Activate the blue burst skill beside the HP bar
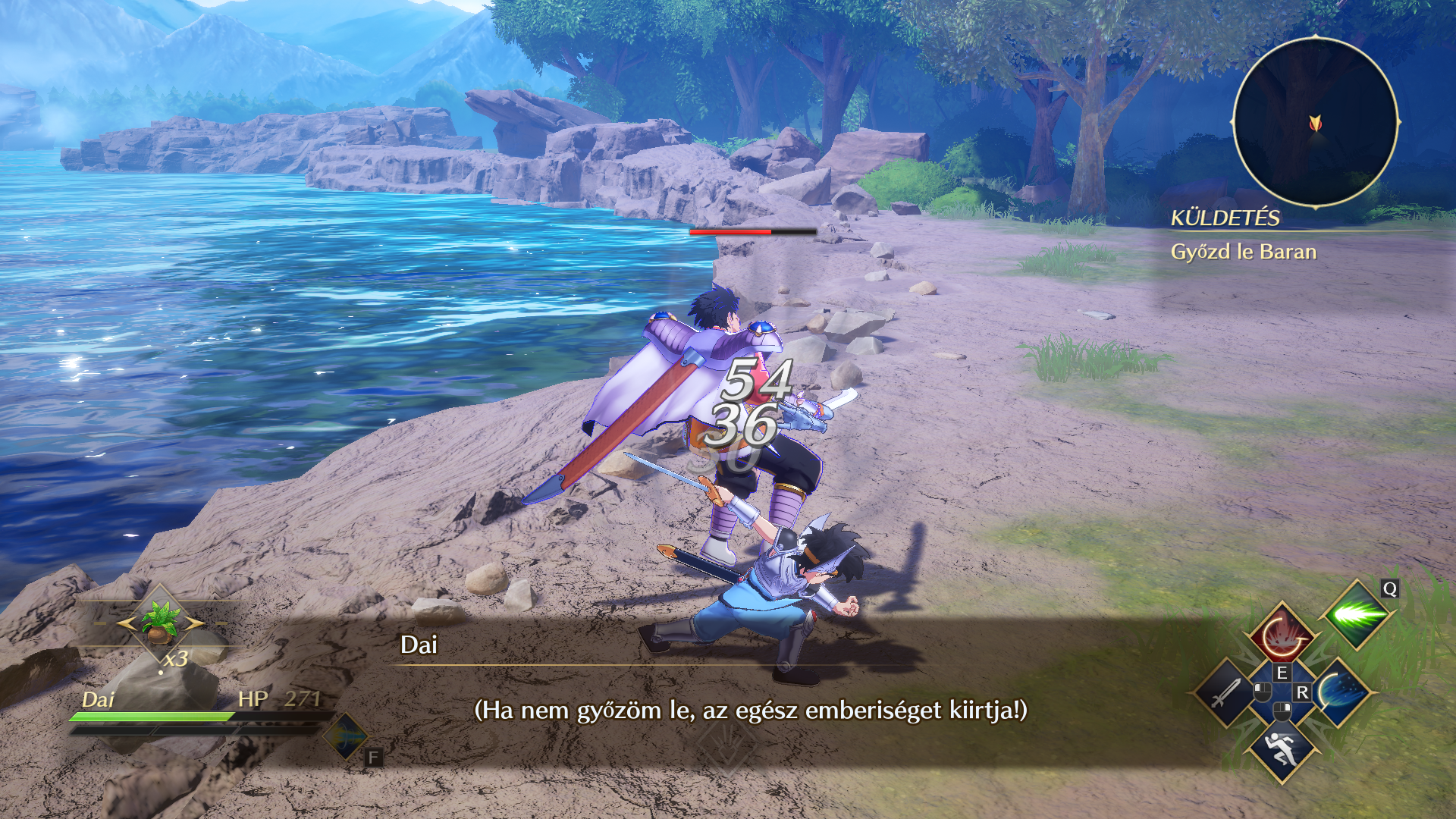Viewport: 1456px width, 819px height. tap(345, 736)
